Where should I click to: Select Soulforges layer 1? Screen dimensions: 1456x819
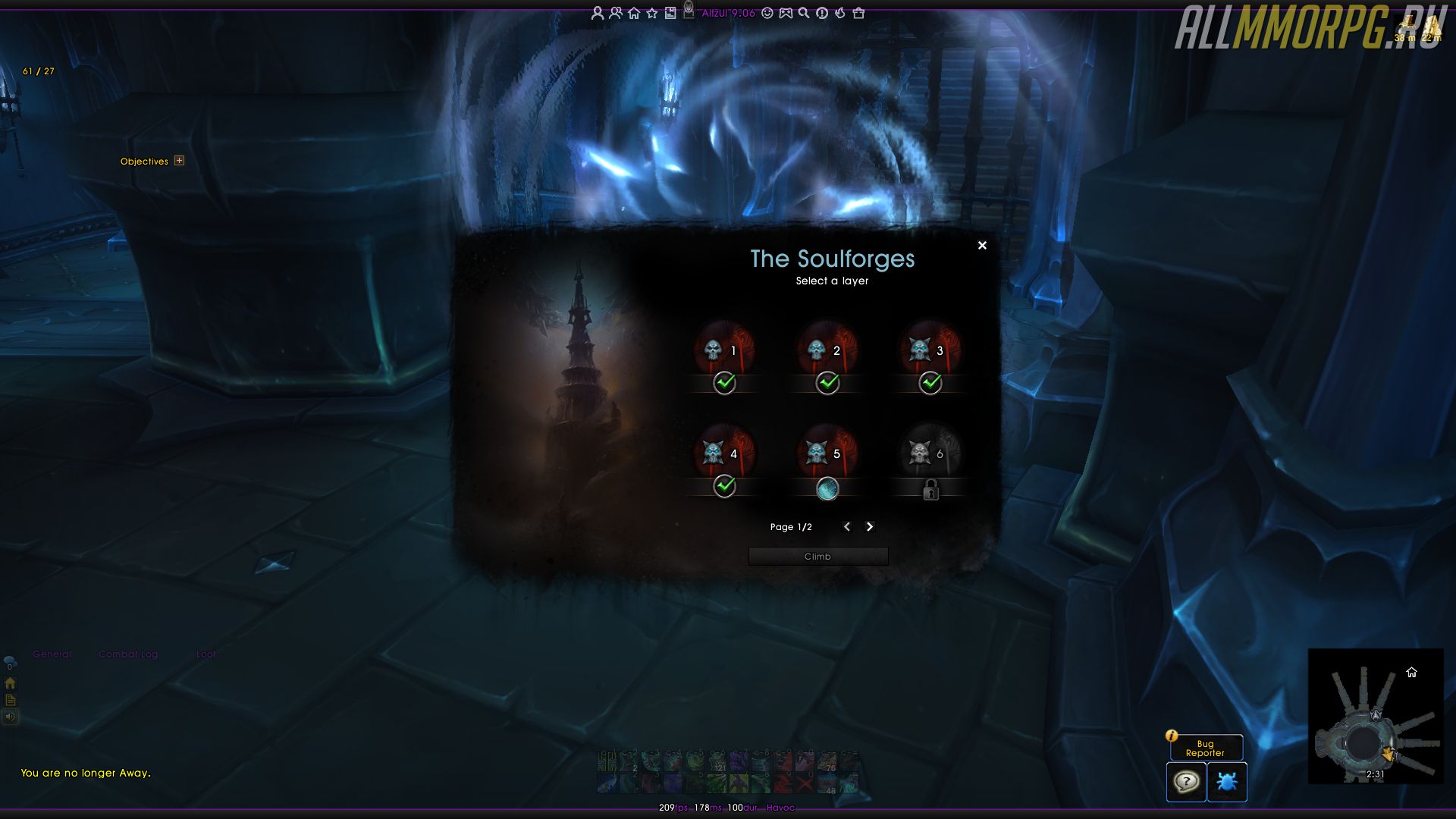coord(724,350)
